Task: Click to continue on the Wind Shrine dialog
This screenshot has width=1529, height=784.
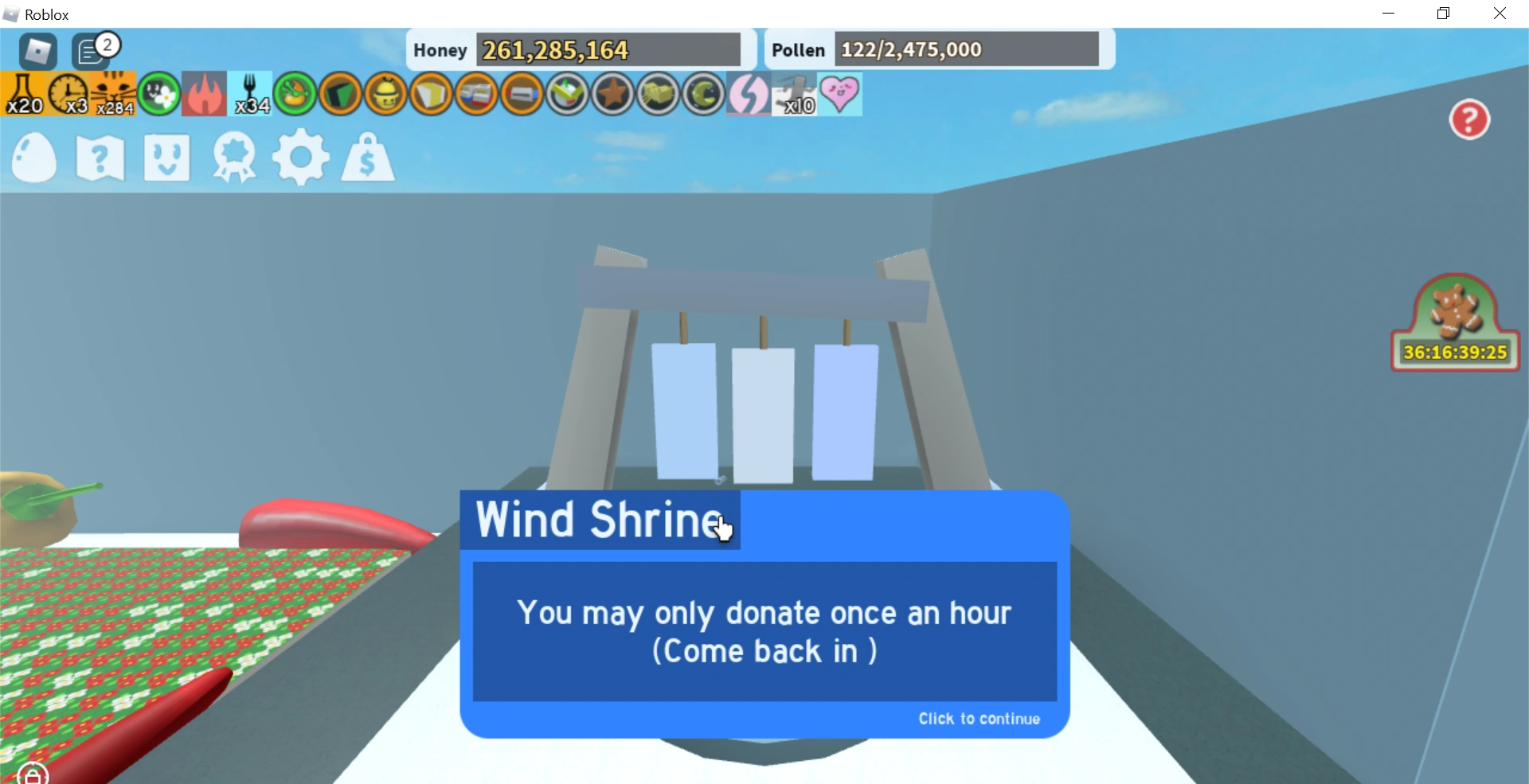Action: tap(979, 719)
